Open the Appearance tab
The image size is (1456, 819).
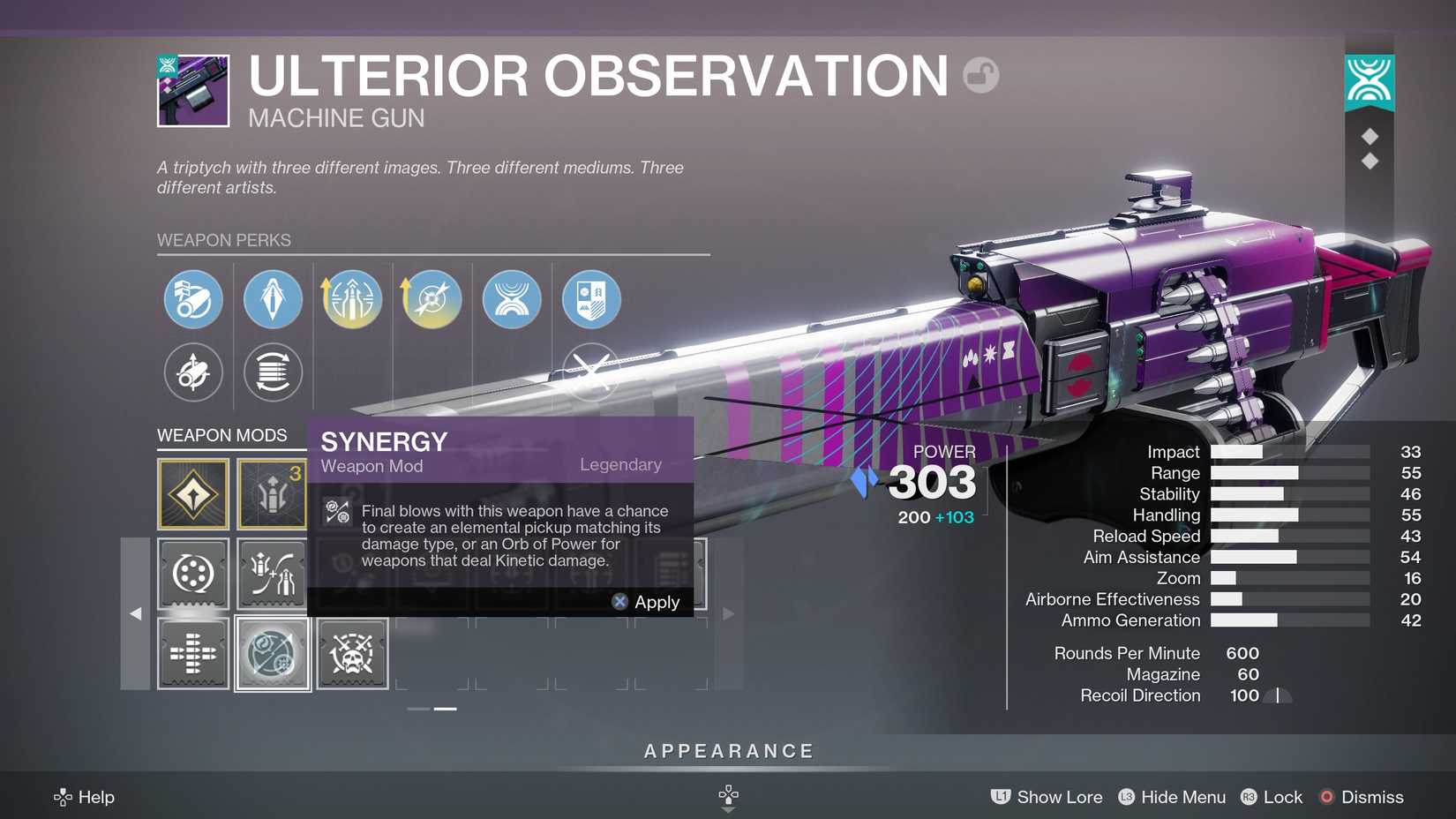click(727, 751)
